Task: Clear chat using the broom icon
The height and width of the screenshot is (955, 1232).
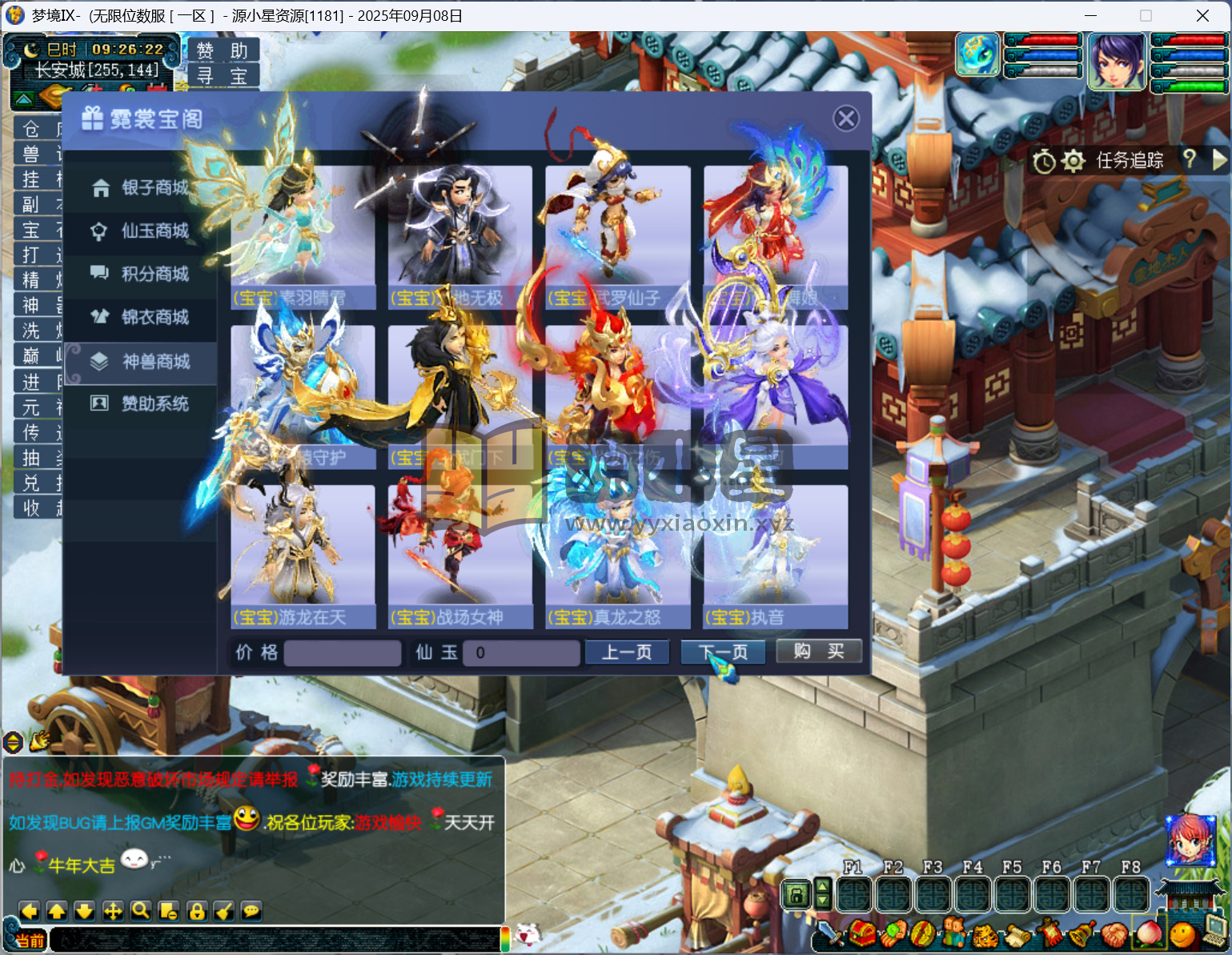Action: point(223,911)
